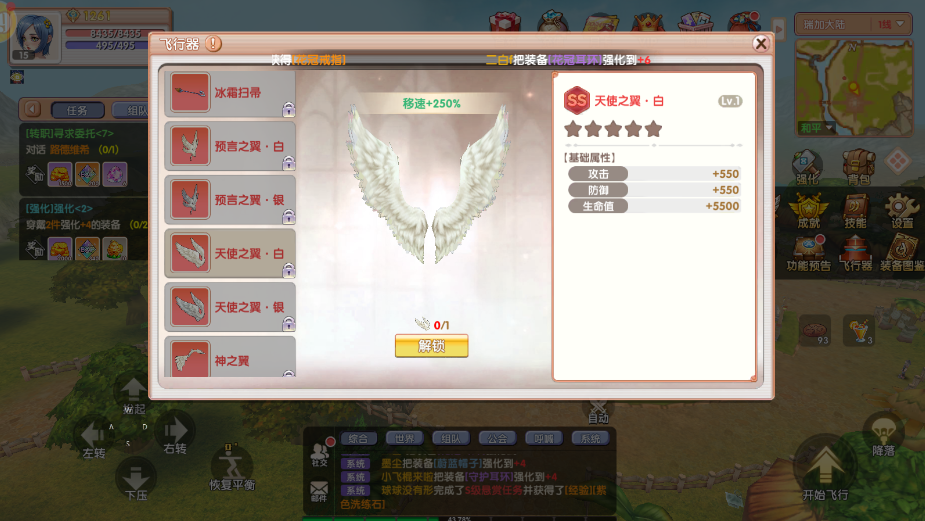Open the 飞行器 help exclamation icon
The width and height of the screenshot is (925, 521).
[214, 44]
